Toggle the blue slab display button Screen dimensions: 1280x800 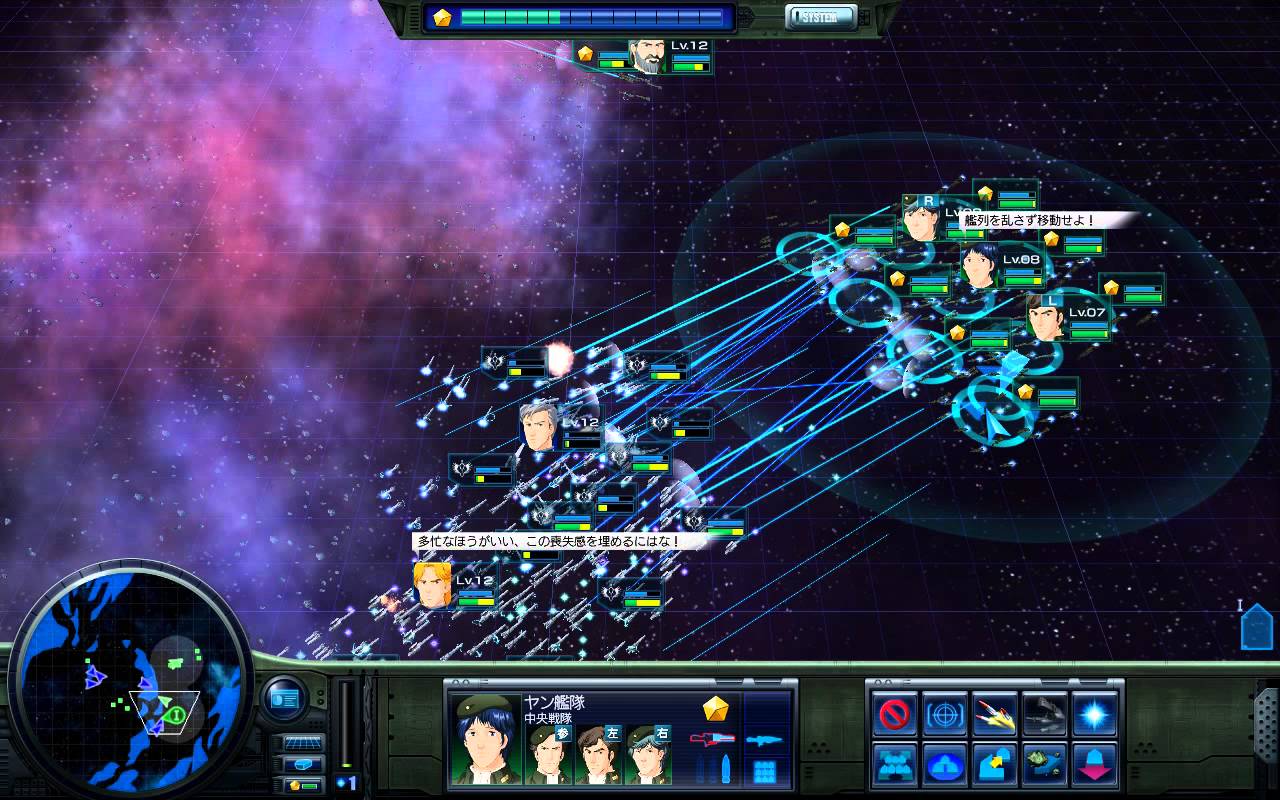pyautogui.click(x=303, y=764)
